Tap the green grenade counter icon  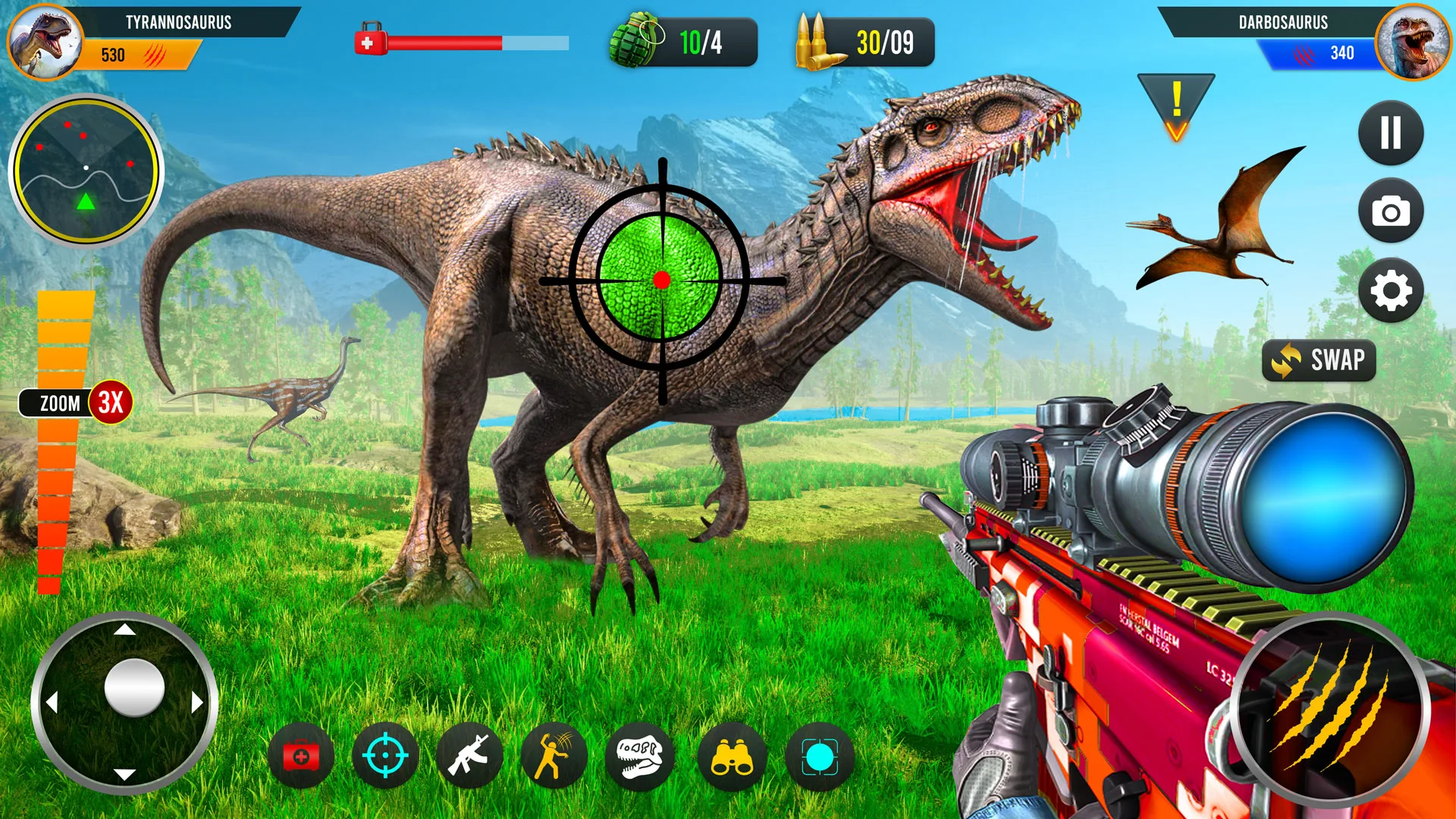pyautogui.click(x=635, y=40)
